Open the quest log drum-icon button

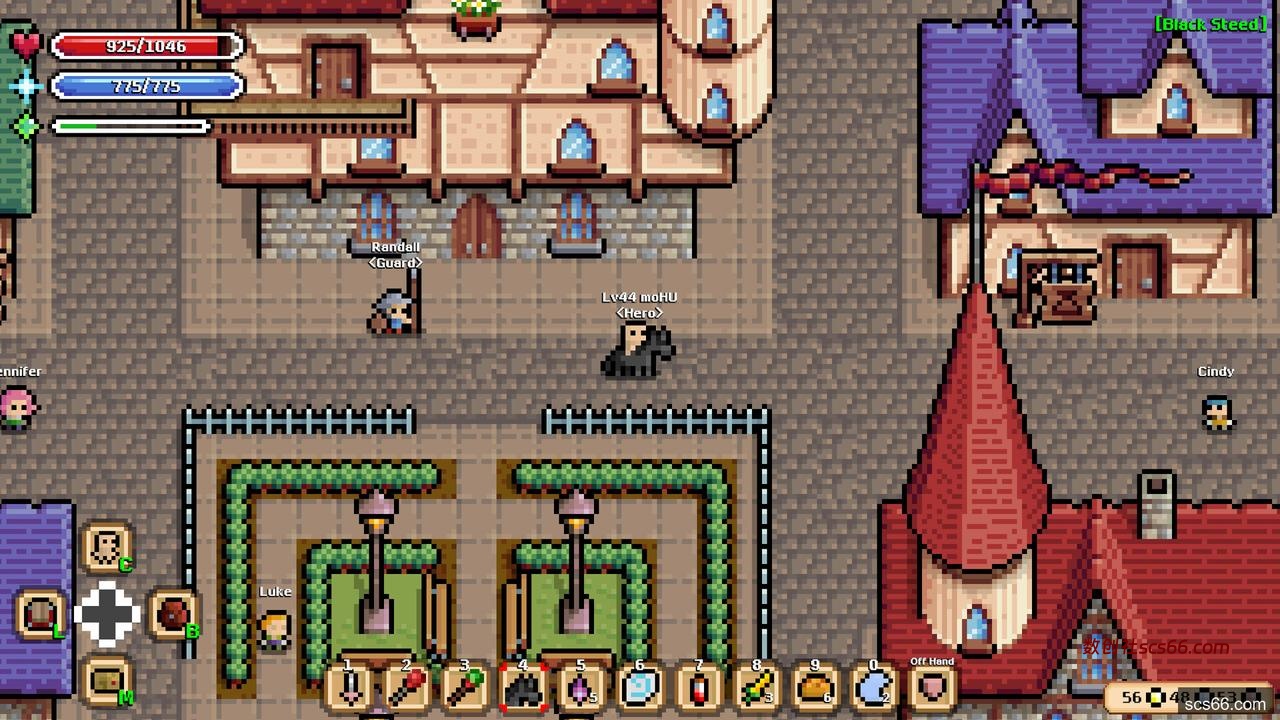(x=41, y=614)
